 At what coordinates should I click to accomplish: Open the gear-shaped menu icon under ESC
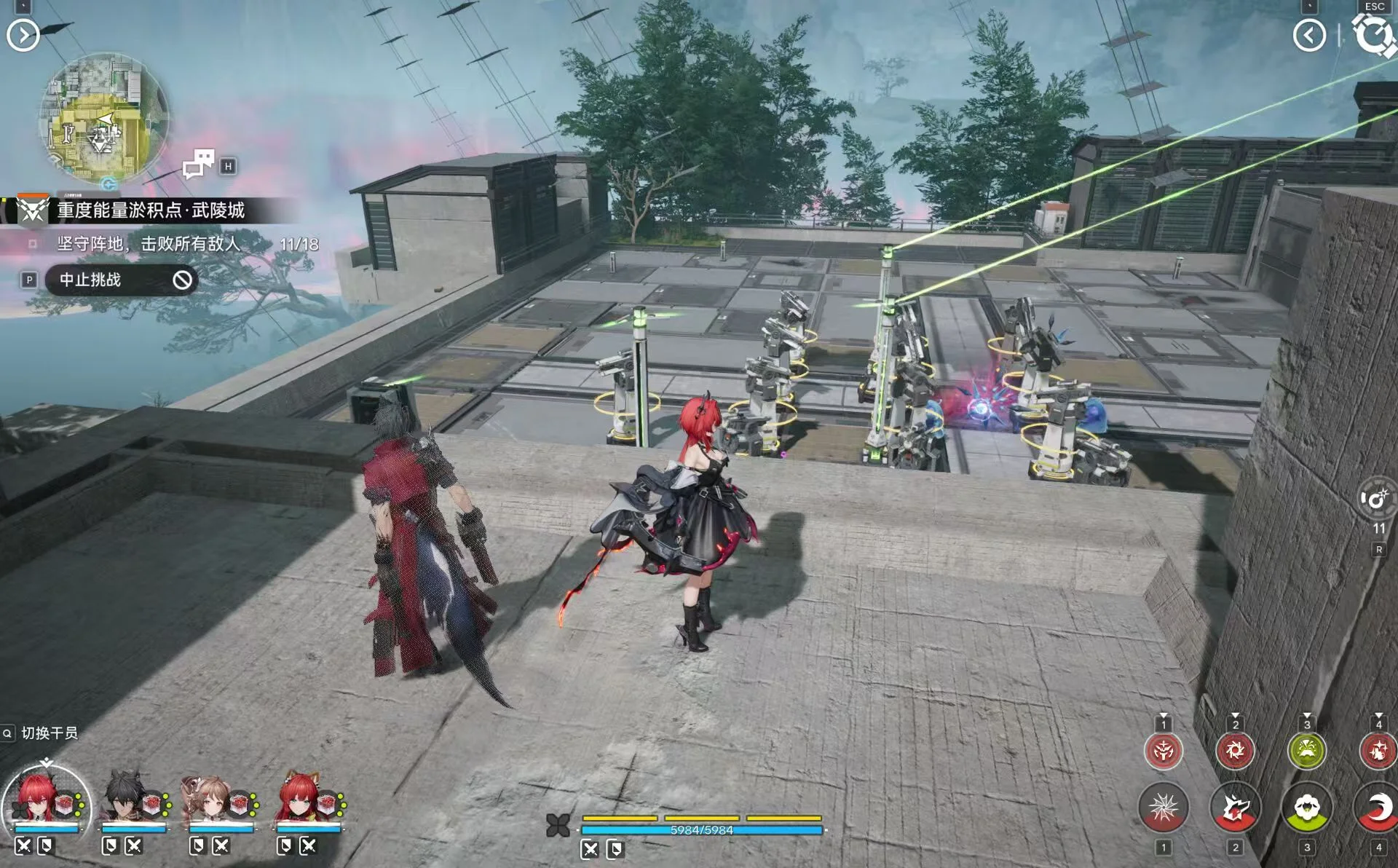coord(1373,35)
